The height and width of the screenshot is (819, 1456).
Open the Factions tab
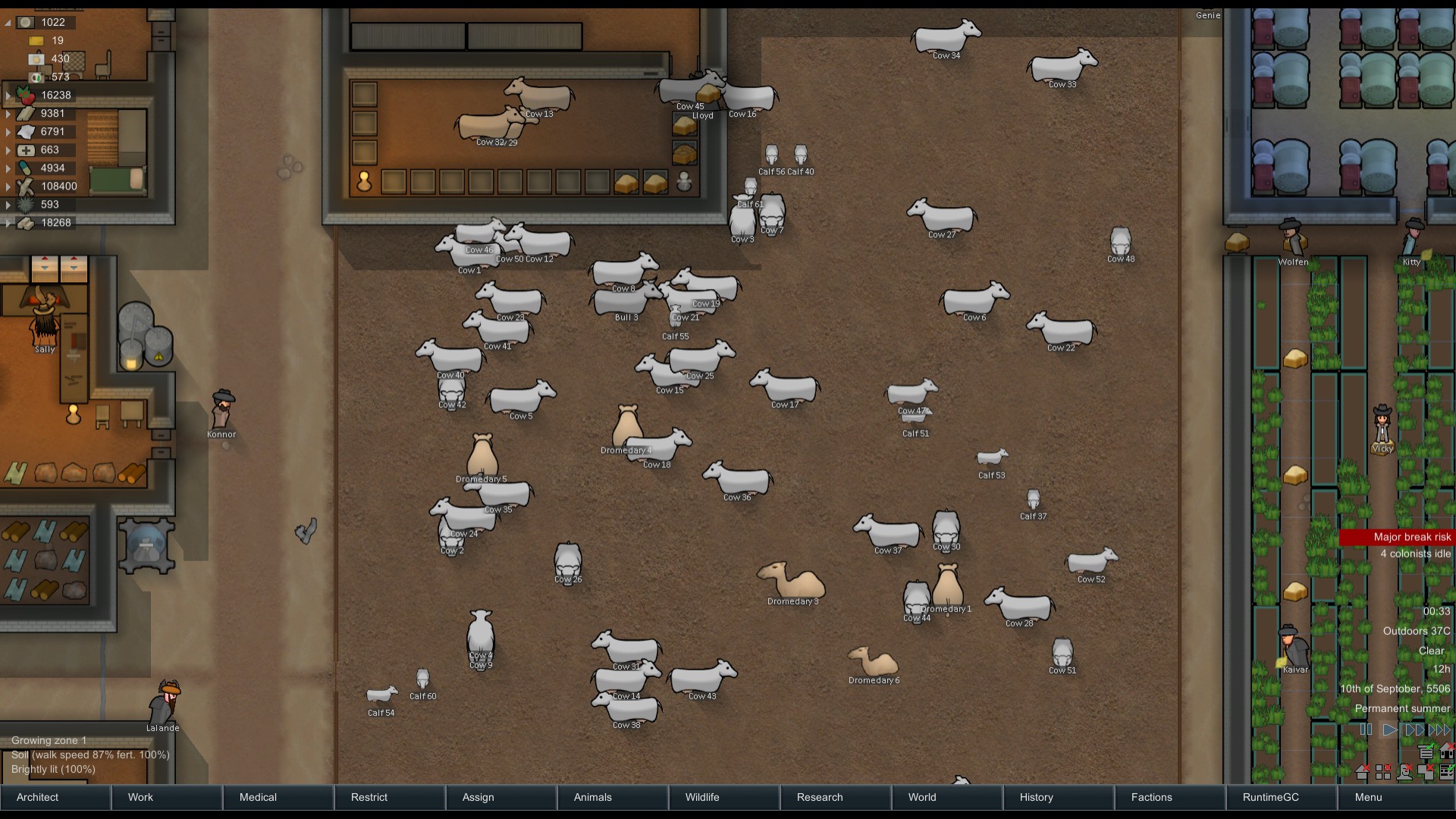pyautogui.click(x=1170, y=797)
